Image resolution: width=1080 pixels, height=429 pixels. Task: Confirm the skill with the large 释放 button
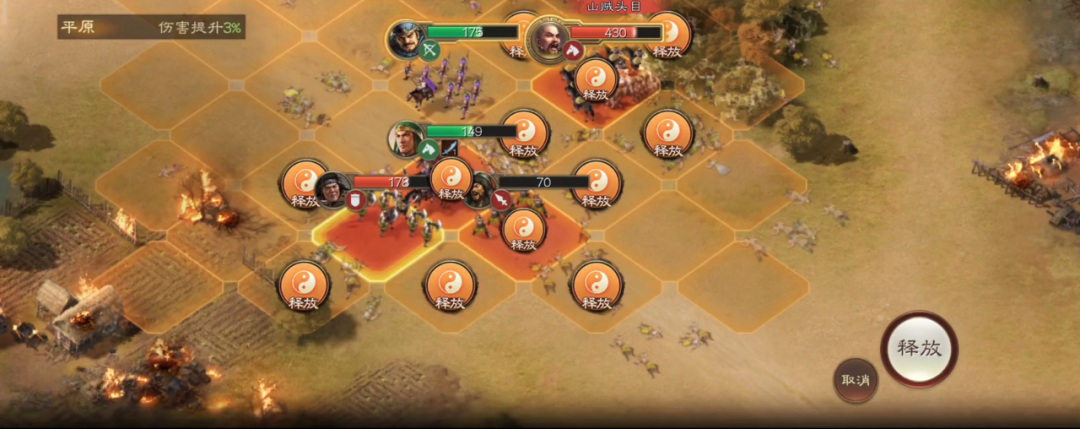(x=919, y=349)
